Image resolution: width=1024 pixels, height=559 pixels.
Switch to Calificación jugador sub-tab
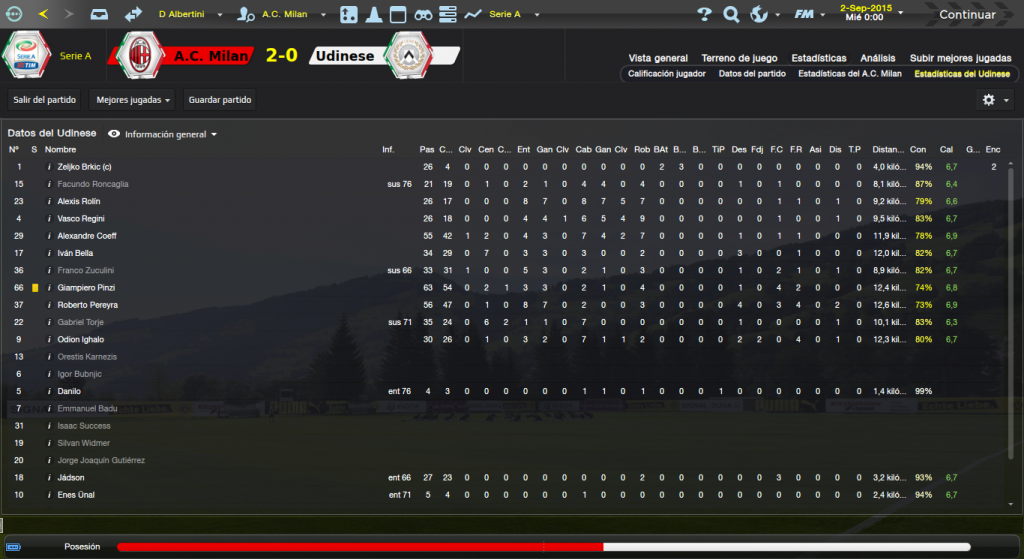(x=666, y=74)
